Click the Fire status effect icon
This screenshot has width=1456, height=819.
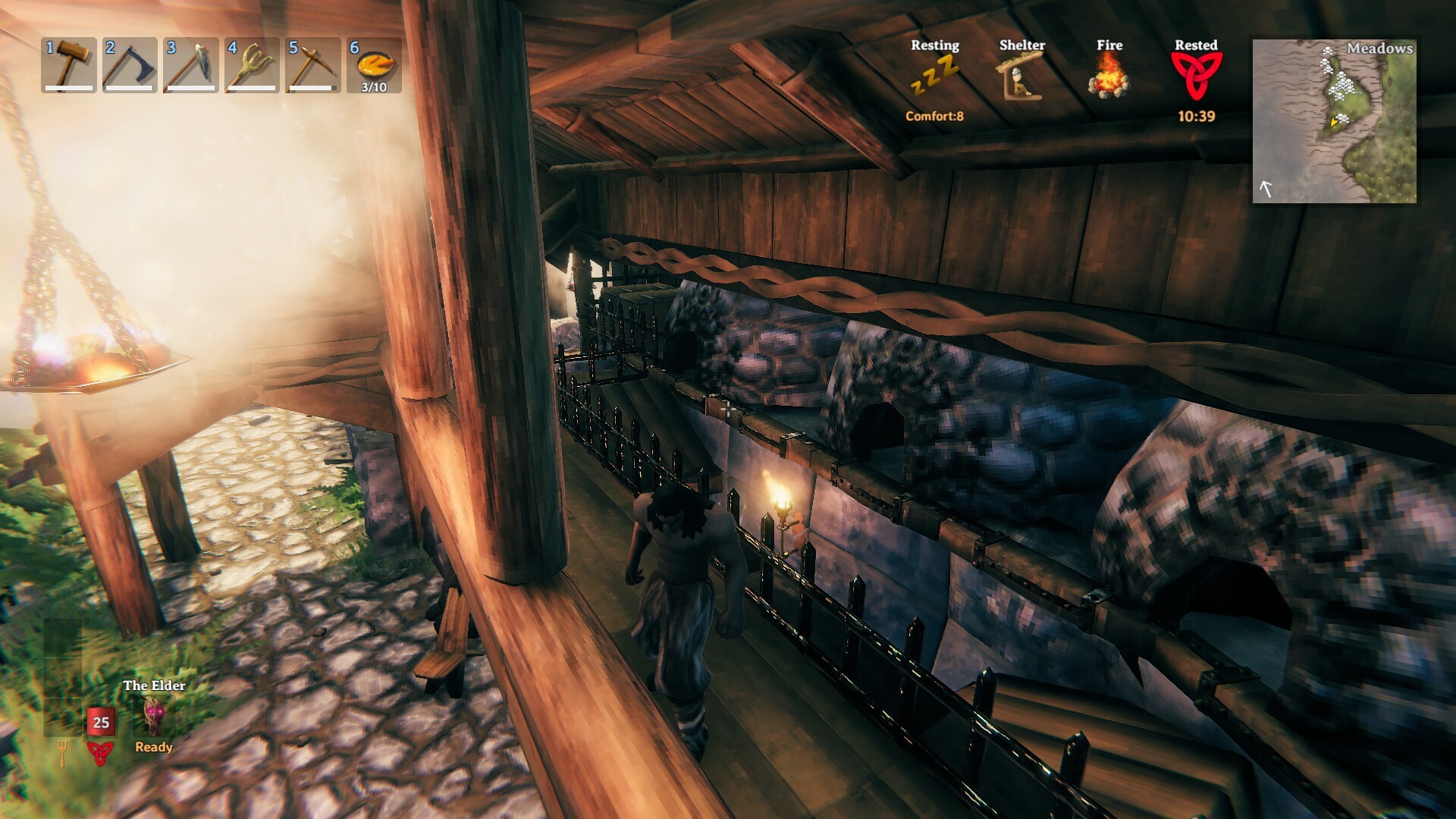tap(1108, 76)
